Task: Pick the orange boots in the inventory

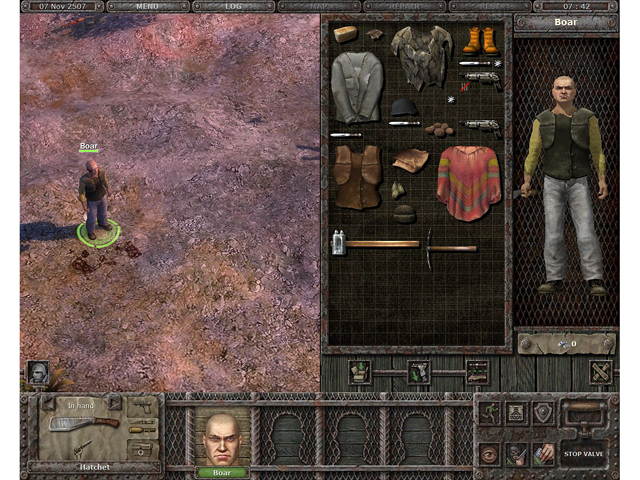Action: 479,40
